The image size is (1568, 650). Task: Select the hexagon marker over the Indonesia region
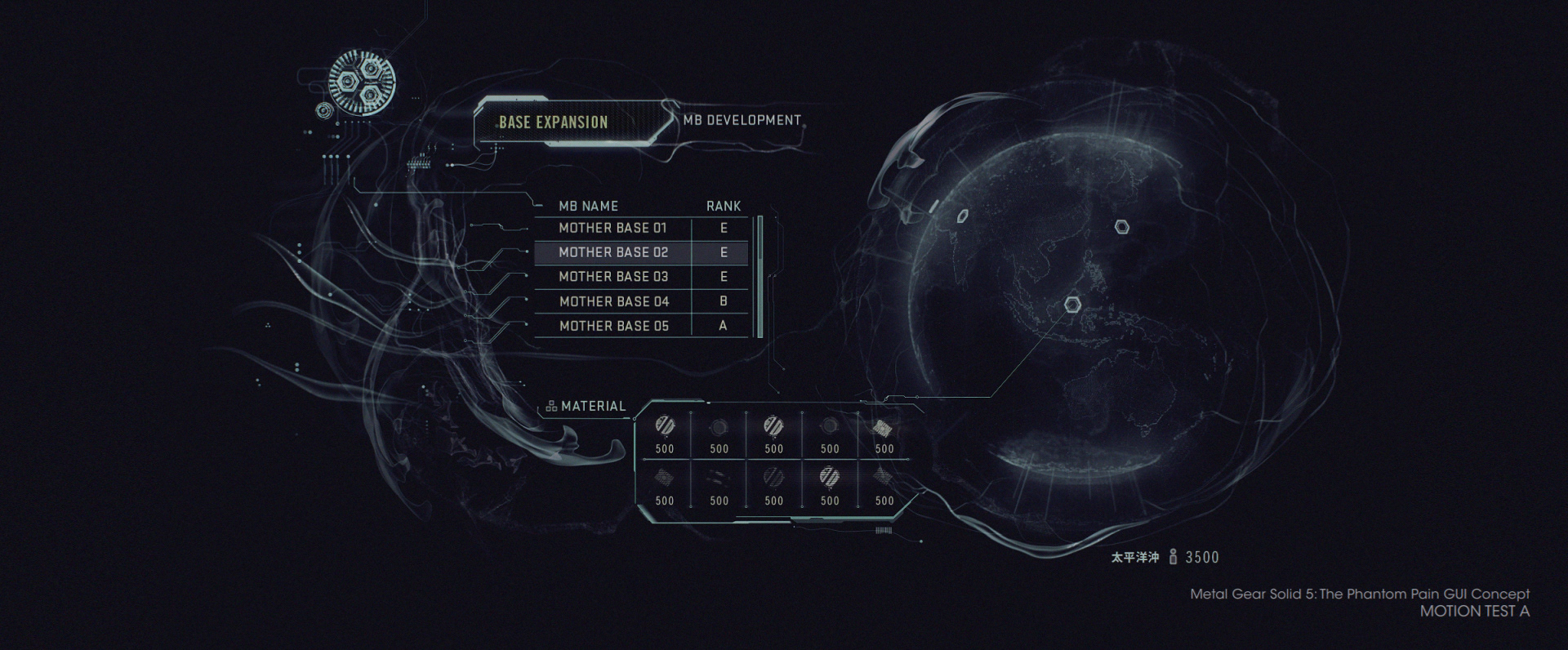[1072, 305]
